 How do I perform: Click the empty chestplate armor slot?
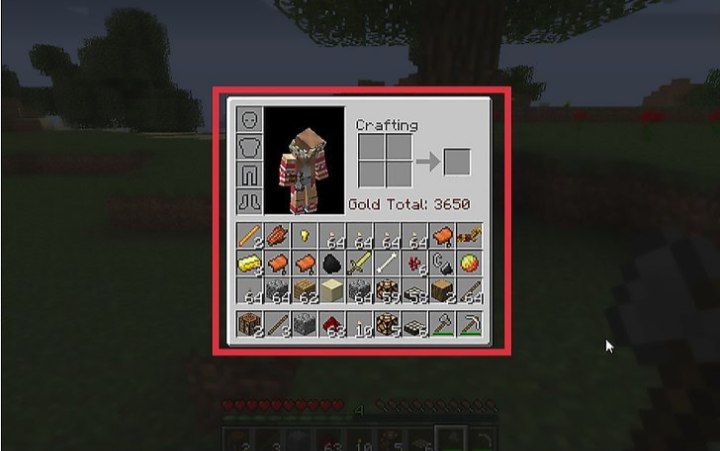coord(248,147)
